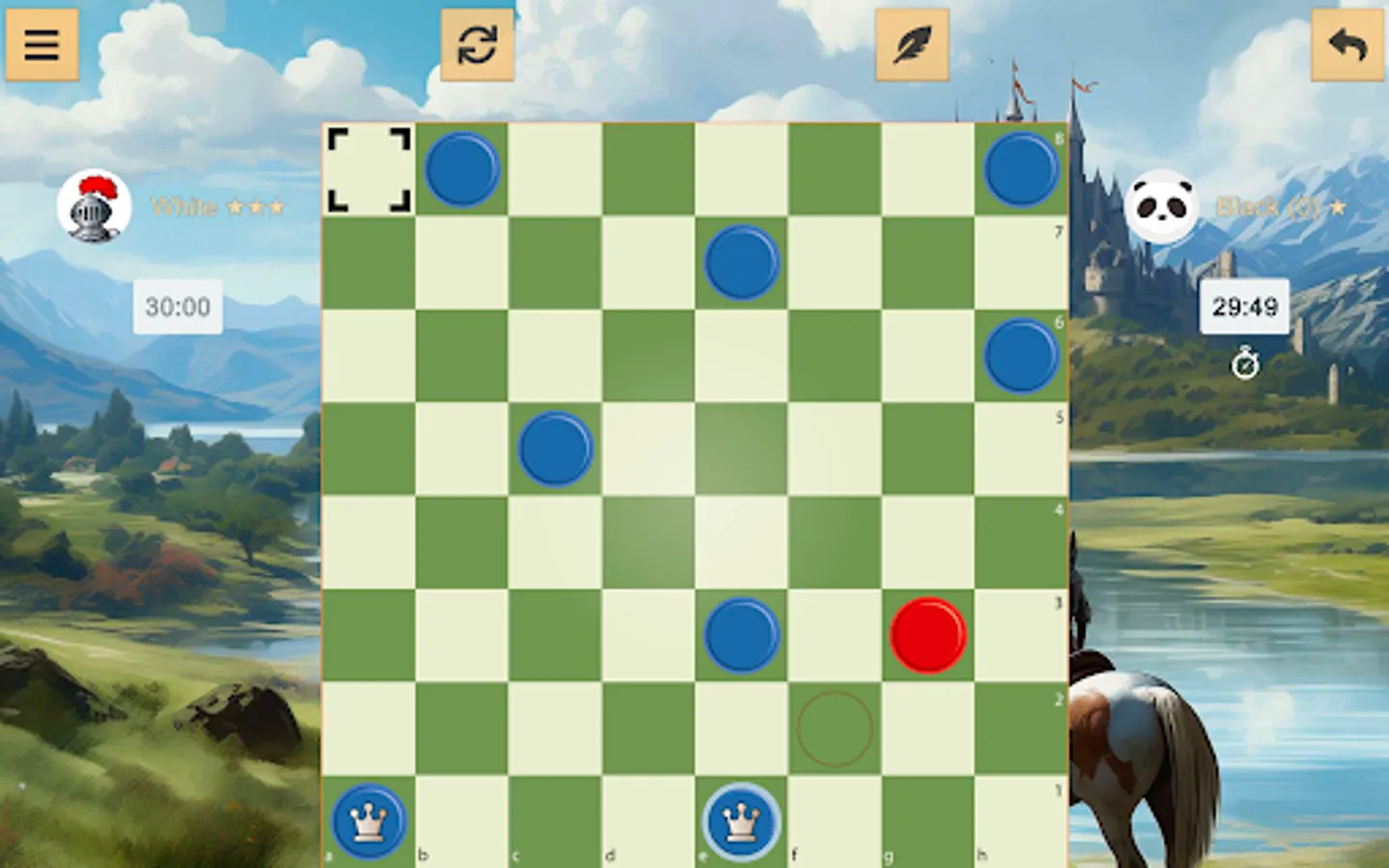Select the blue piece on square c5
1389x868 pixels.
tap(555, 447)
